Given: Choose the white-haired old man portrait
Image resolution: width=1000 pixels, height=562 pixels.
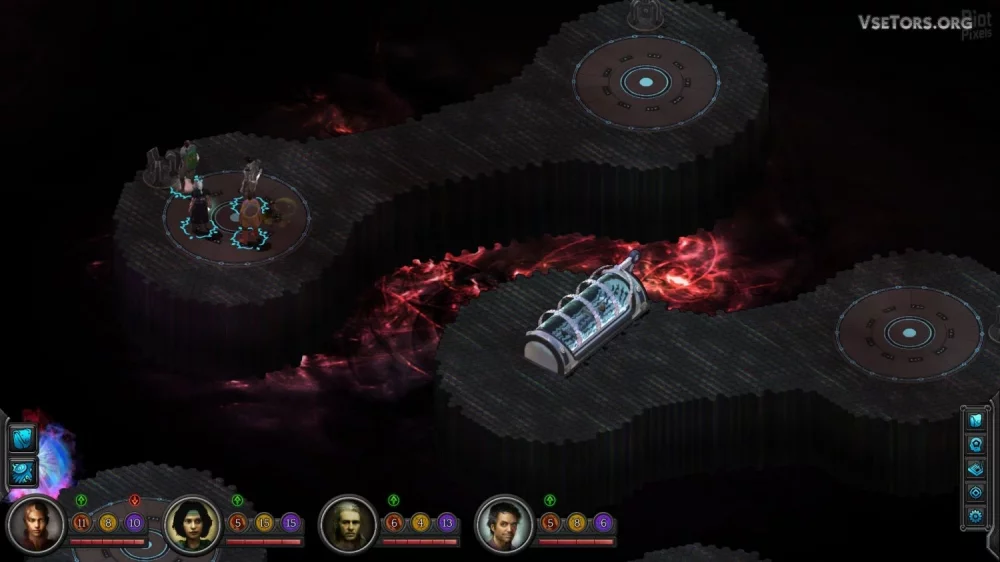Looking at the screenshot, I should [347, 524].
